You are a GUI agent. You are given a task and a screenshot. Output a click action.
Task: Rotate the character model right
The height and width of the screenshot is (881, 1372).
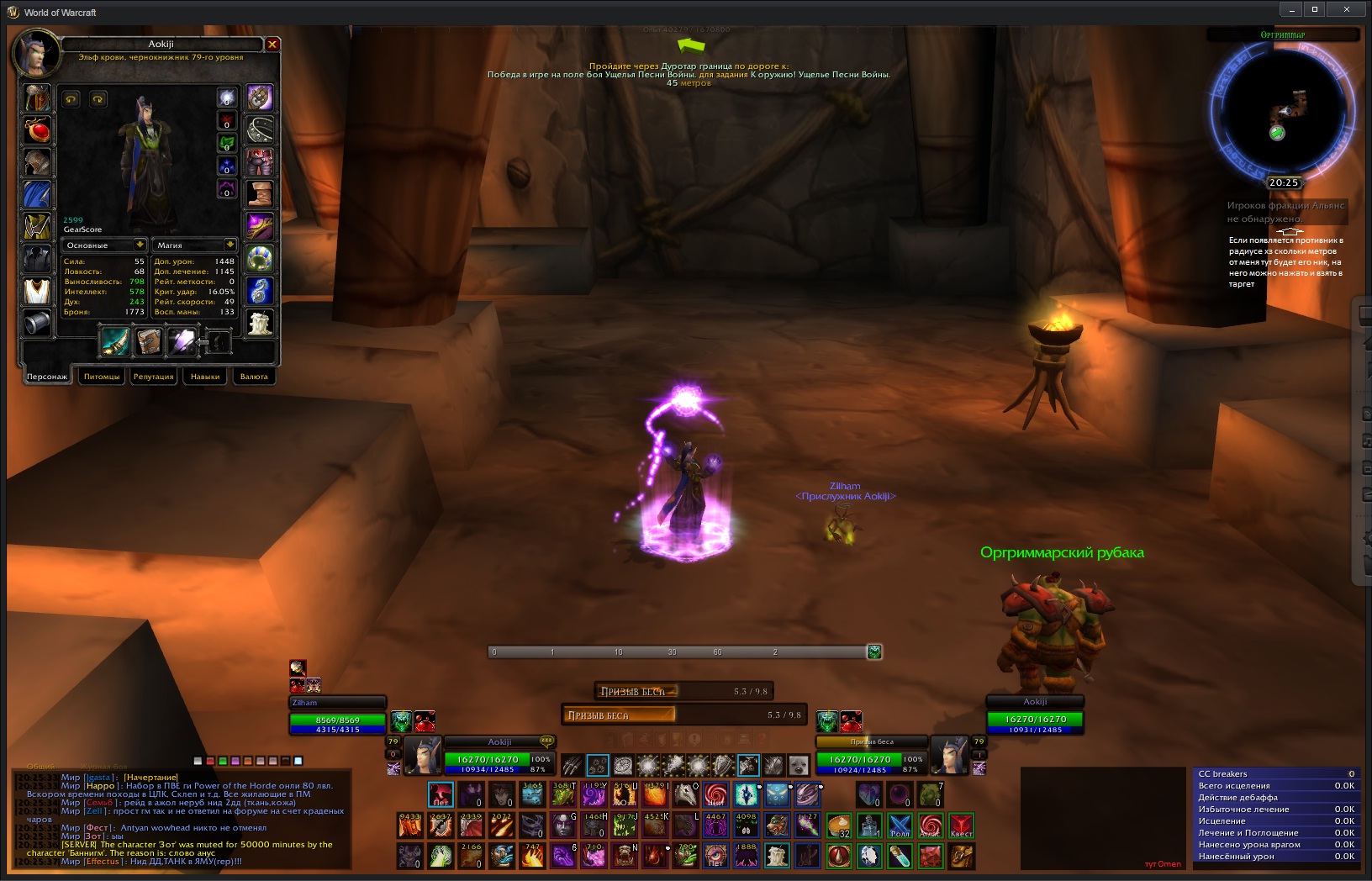click(x=98, y=99)
